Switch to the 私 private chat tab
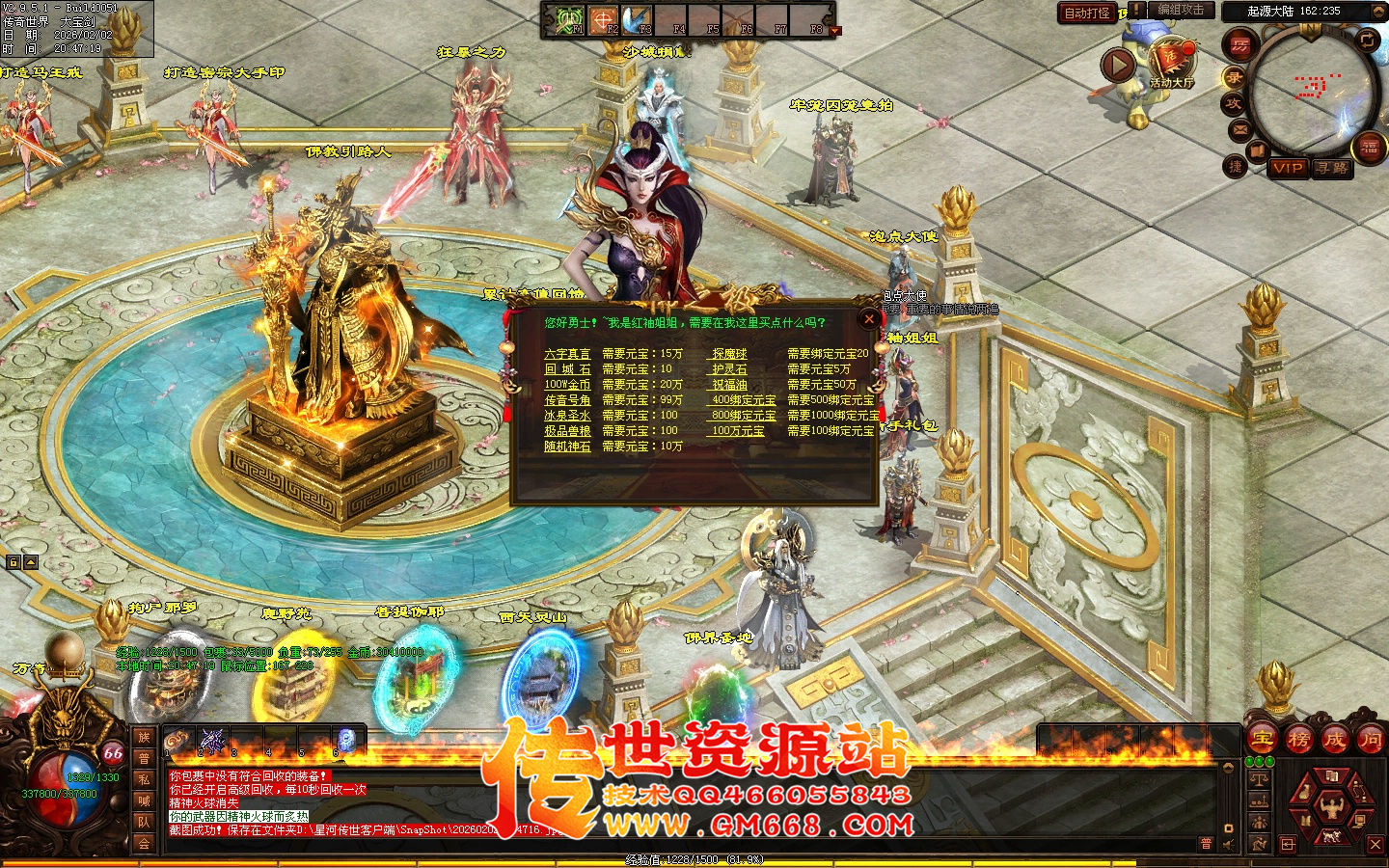Screen dimensions: 1389x868 pyautogui.click(x=145, y=777)
